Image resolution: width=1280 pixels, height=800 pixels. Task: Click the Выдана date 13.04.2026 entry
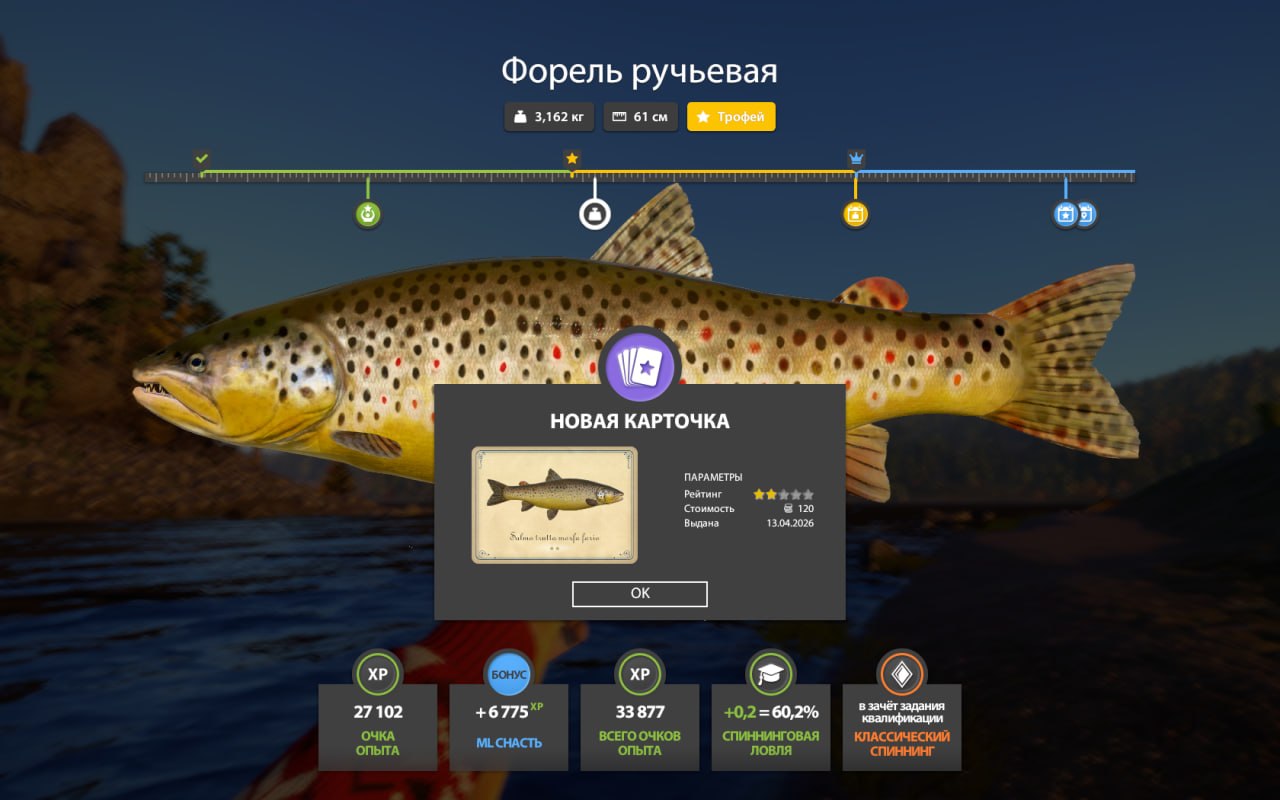tap(790, 523)
